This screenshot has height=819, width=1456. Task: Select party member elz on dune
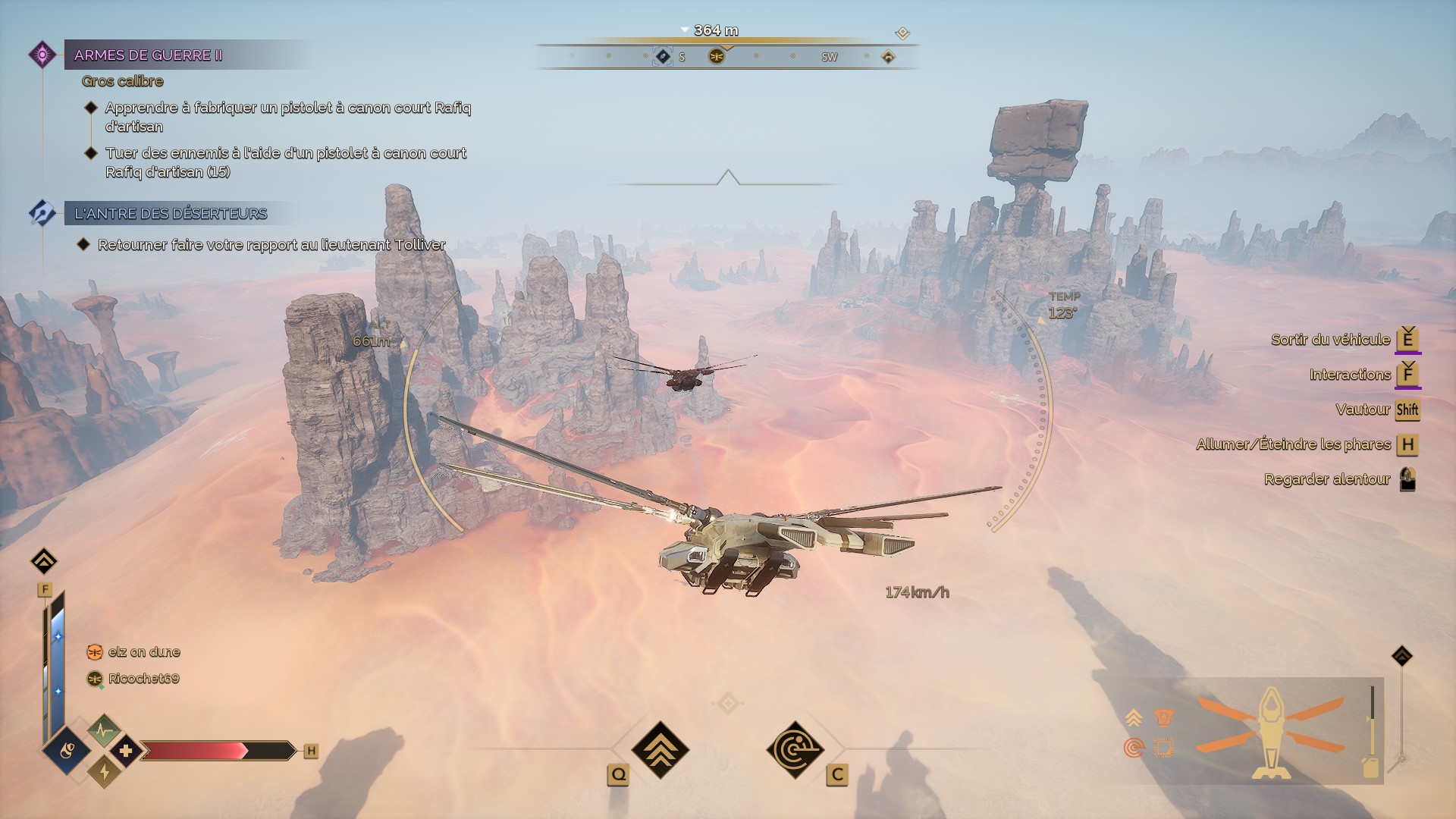(x=143, y=652)
